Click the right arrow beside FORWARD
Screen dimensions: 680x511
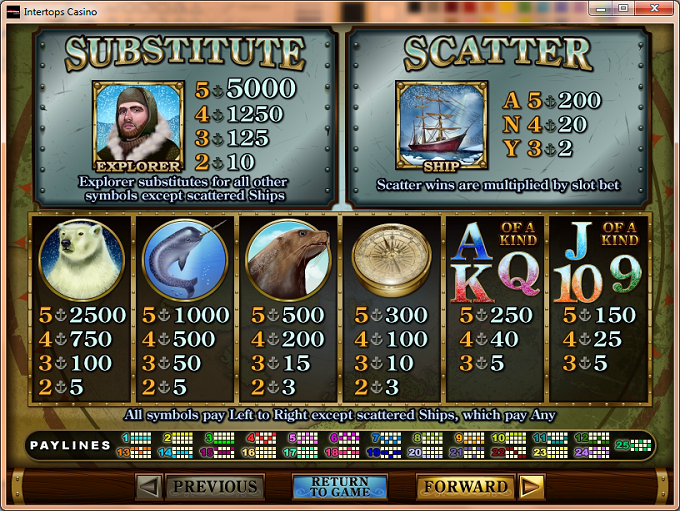pos(531,487)
